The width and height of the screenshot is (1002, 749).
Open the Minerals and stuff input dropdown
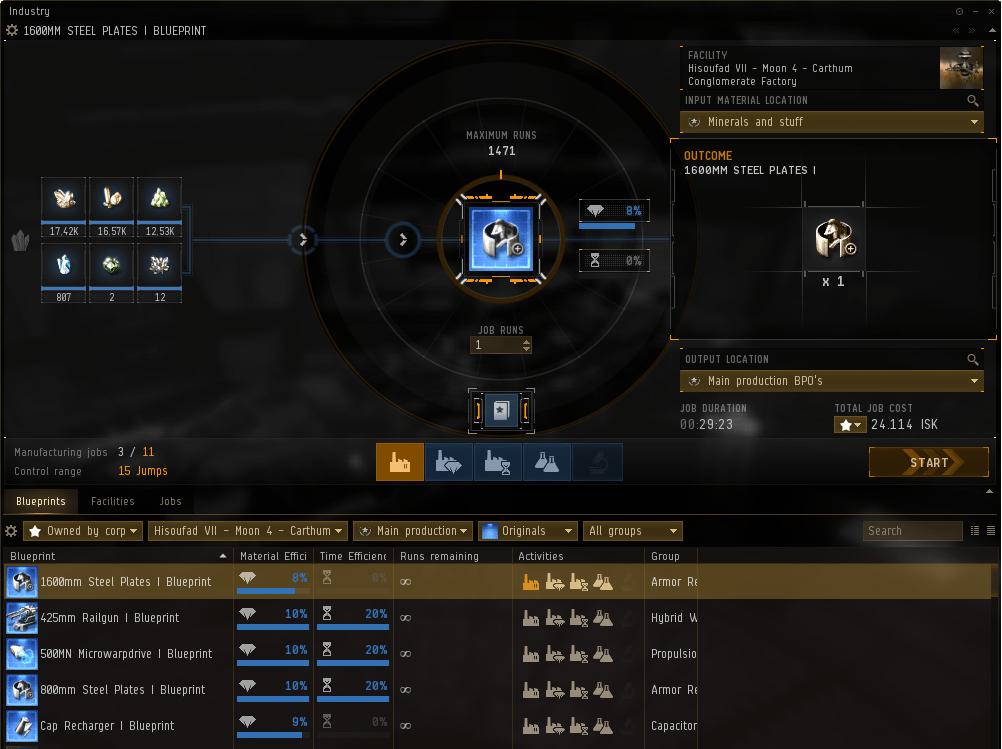point(831,122)
